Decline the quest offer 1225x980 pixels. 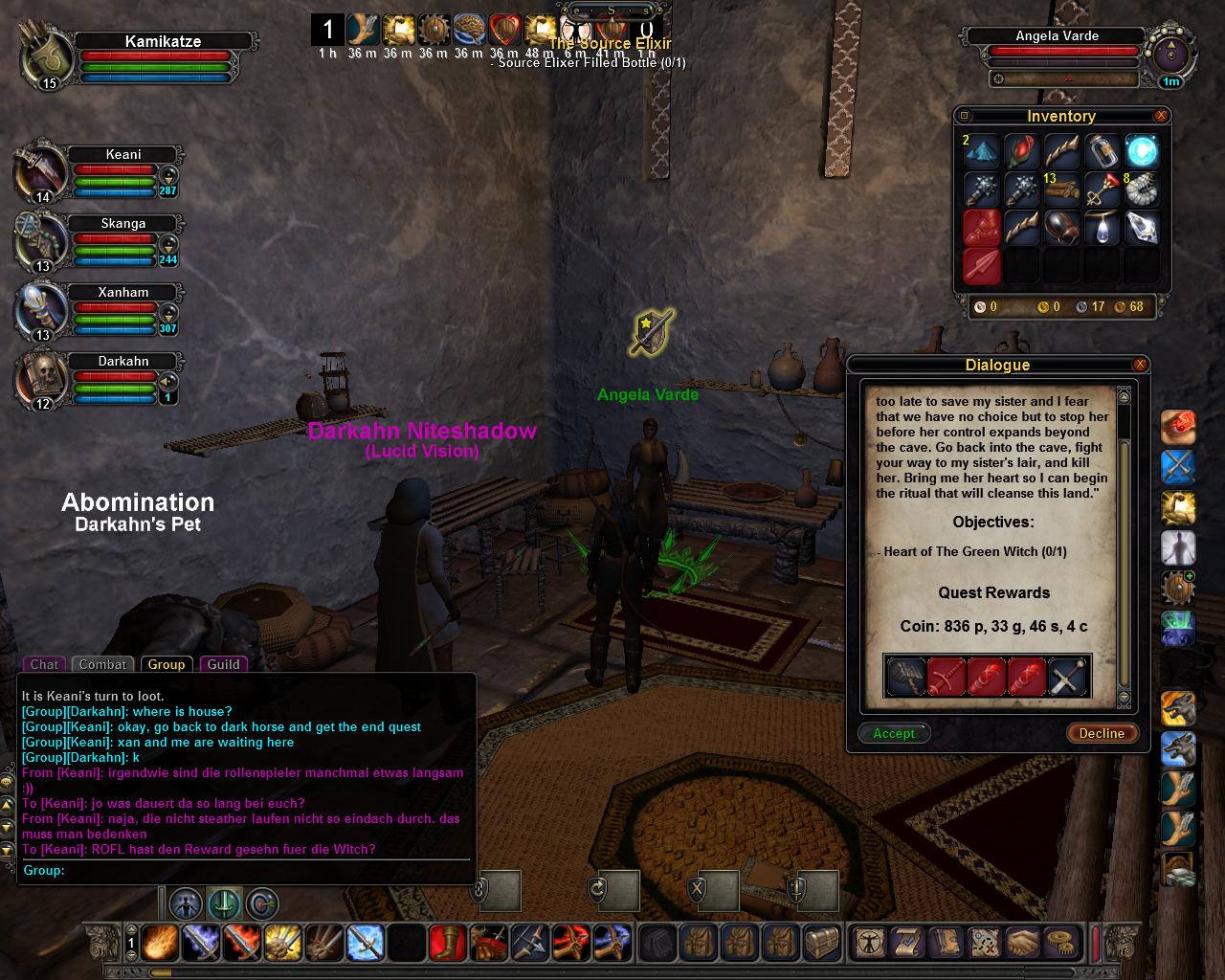click(1102, 733)
